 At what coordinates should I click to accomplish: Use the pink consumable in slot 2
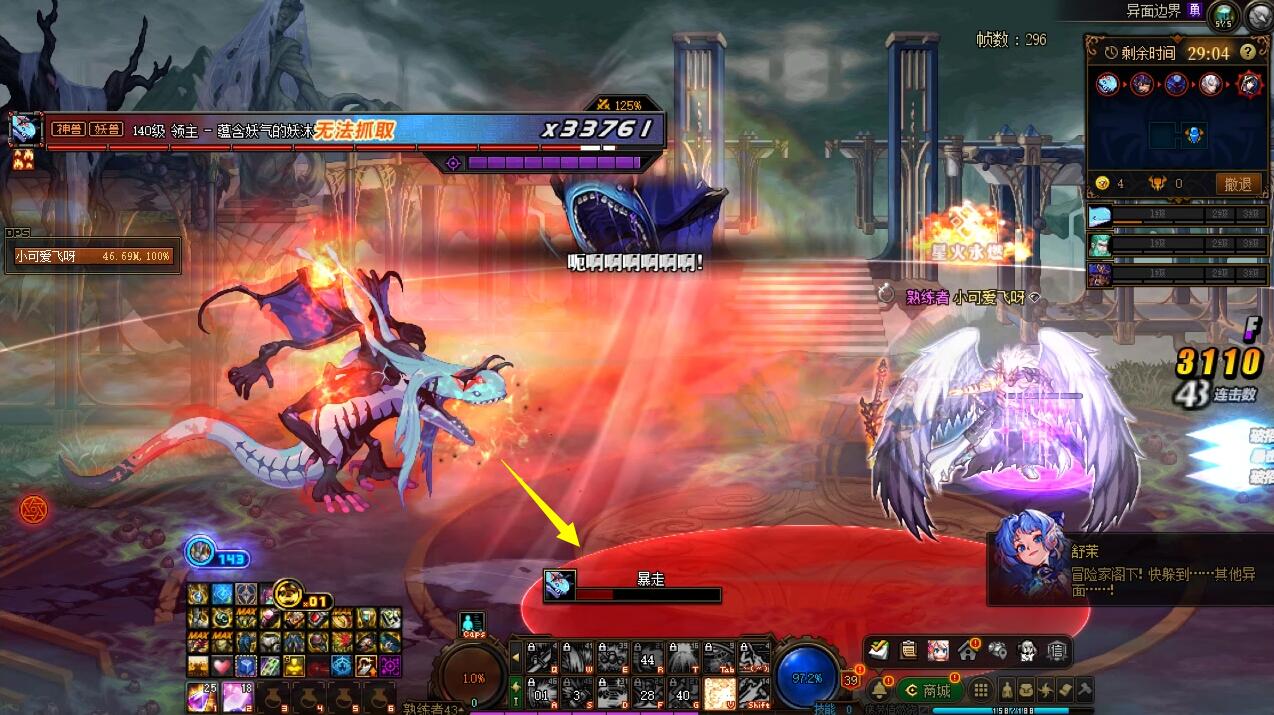tap(238, 696)
